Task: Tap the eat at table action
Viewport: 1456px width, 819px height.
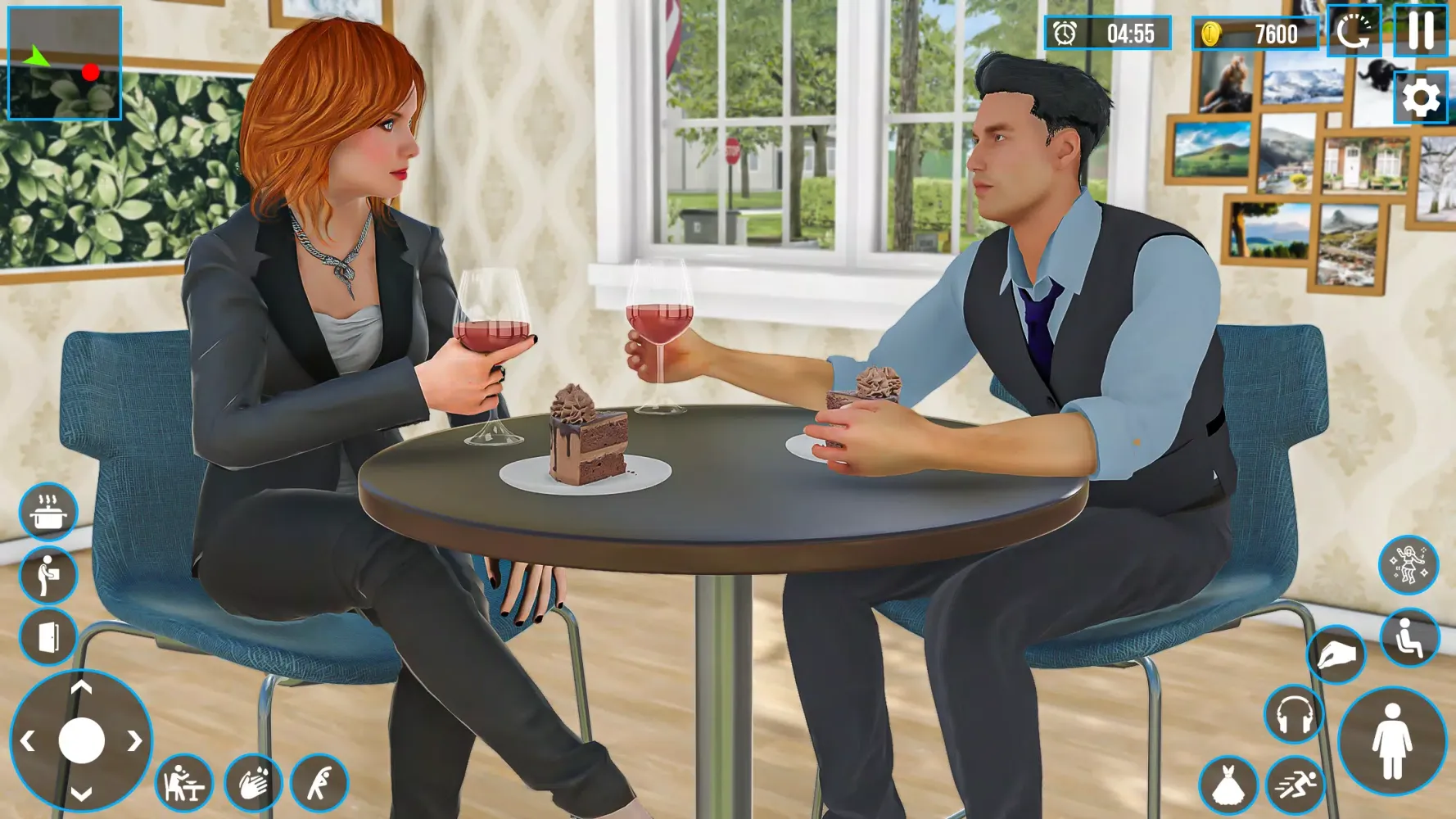Action: tap(184, 783)
